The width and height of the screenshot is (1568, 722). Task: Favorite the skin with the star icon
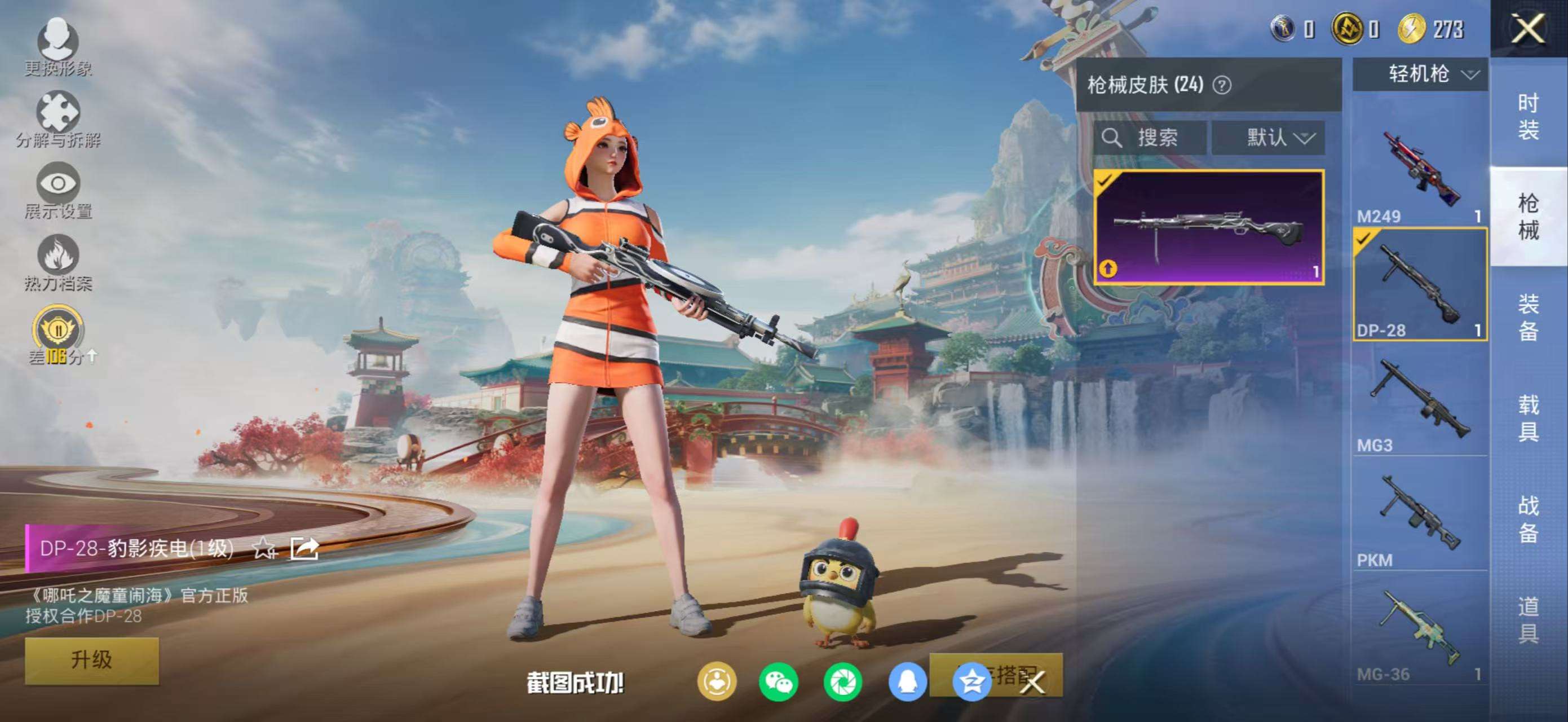264,548
